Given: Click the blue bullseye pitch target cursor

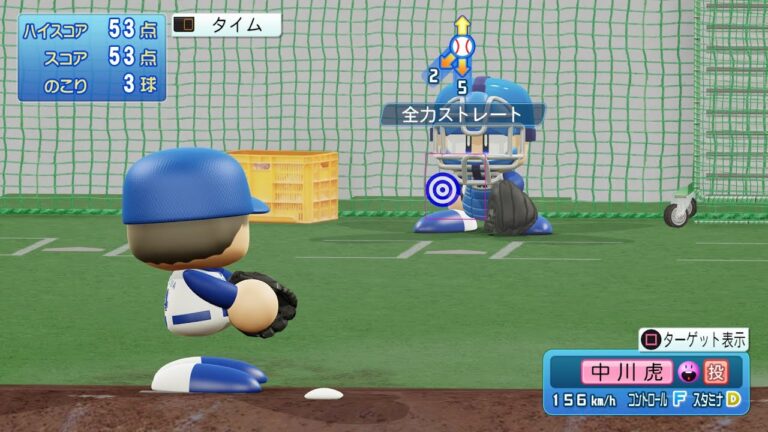Looking at the screenshot, I should click(440, 188).
